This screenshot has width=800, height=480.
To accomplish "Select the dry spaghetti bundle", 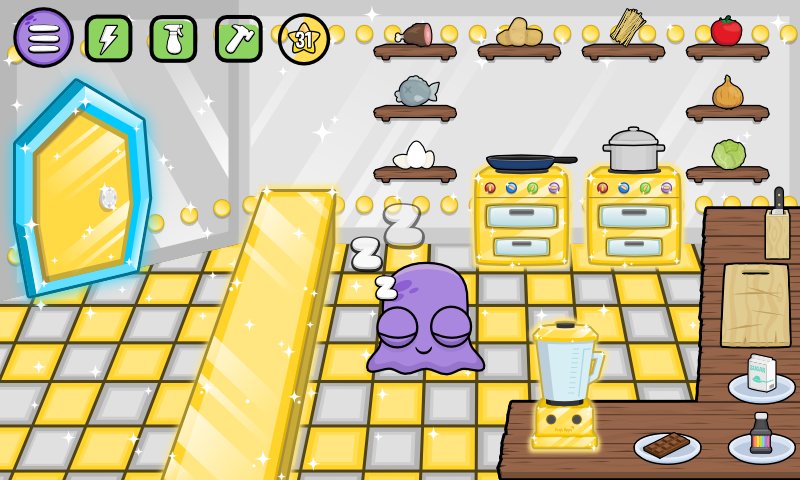I will point(626,27).
